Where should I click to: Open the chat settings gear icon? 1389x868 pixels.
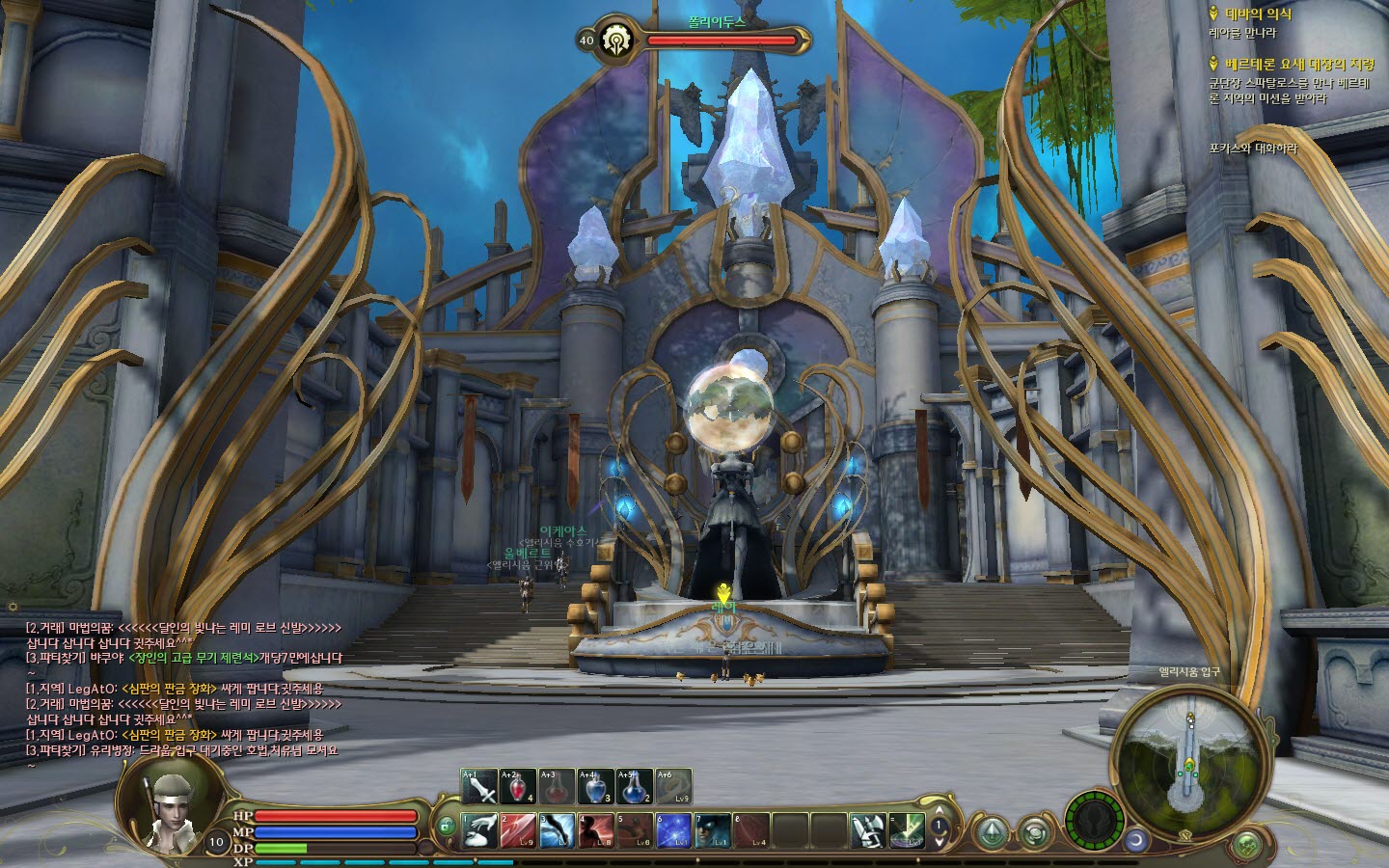(x=13, y=608)
